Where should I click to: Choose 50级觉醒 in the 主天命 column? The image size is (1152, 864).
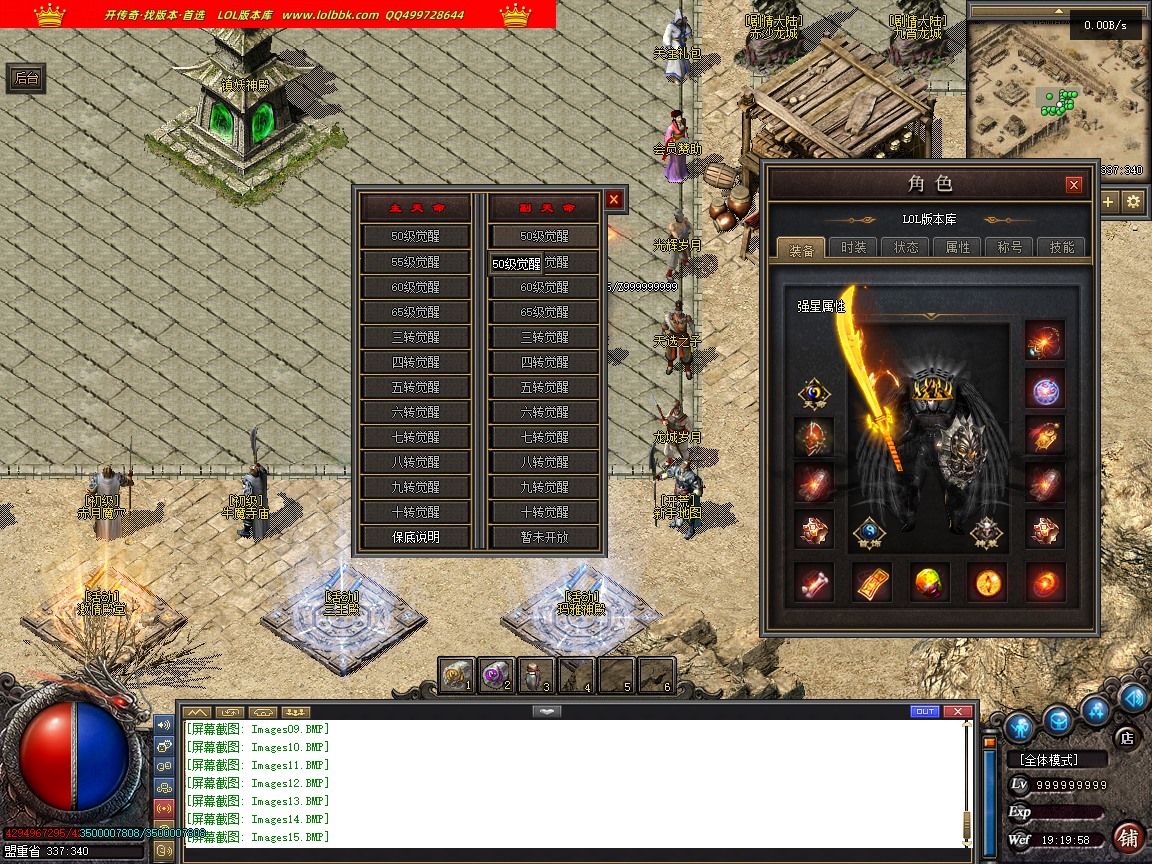point(415,237)
